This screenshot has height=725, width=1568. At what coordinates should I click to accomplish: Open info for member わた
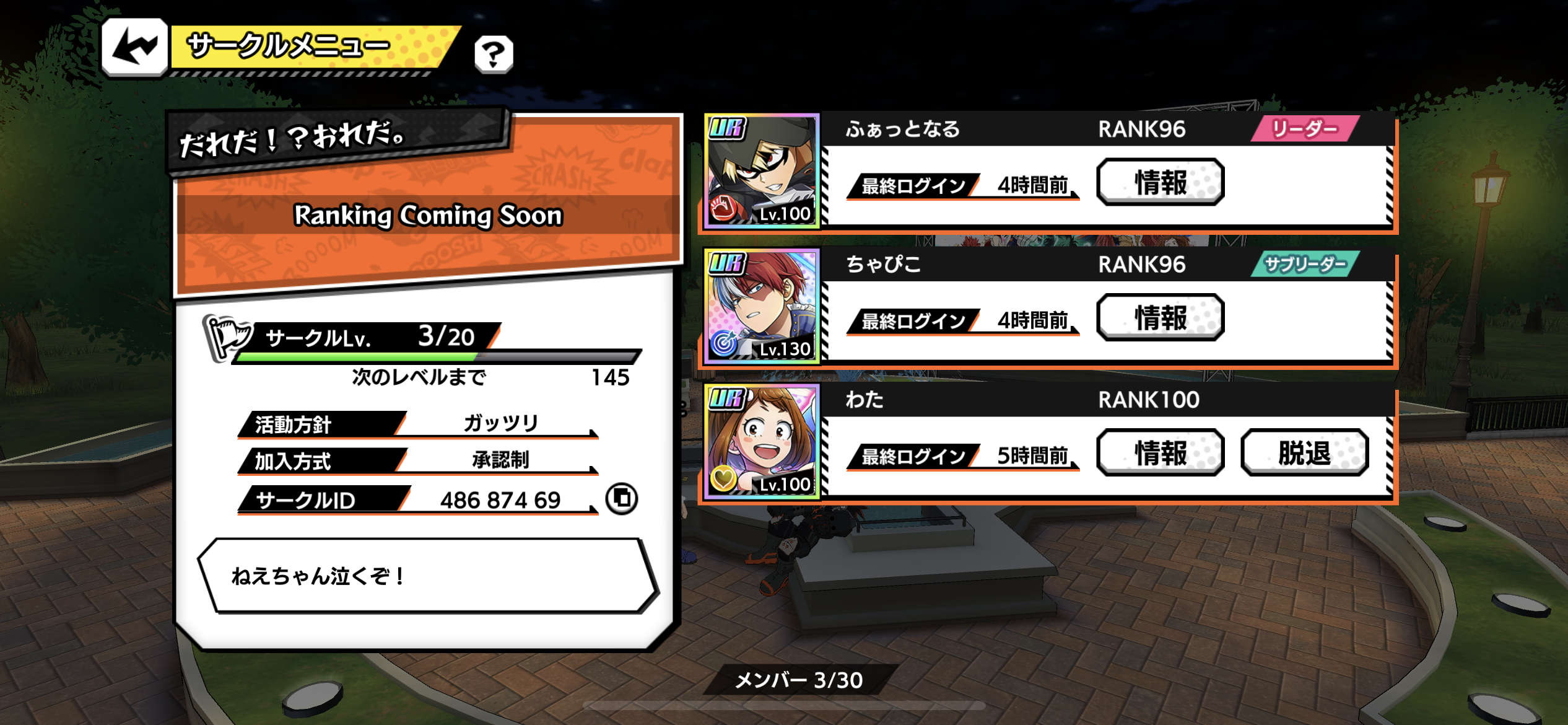1160,453
